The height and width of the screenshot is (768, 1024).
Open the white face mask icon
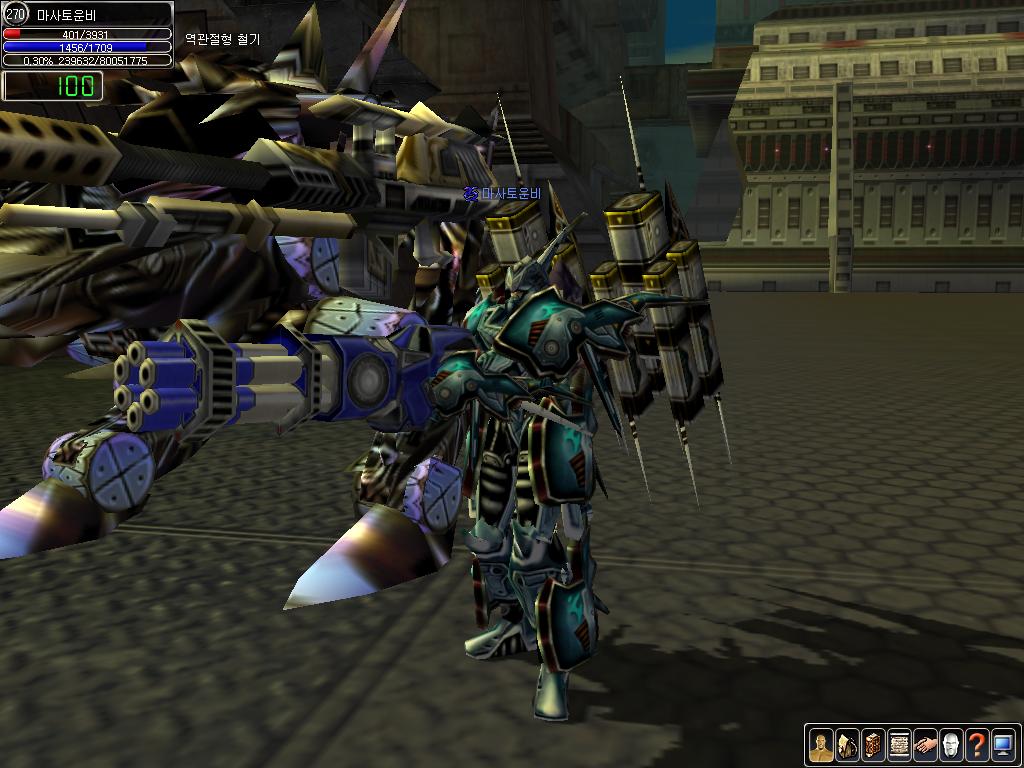tap(951, 745)
